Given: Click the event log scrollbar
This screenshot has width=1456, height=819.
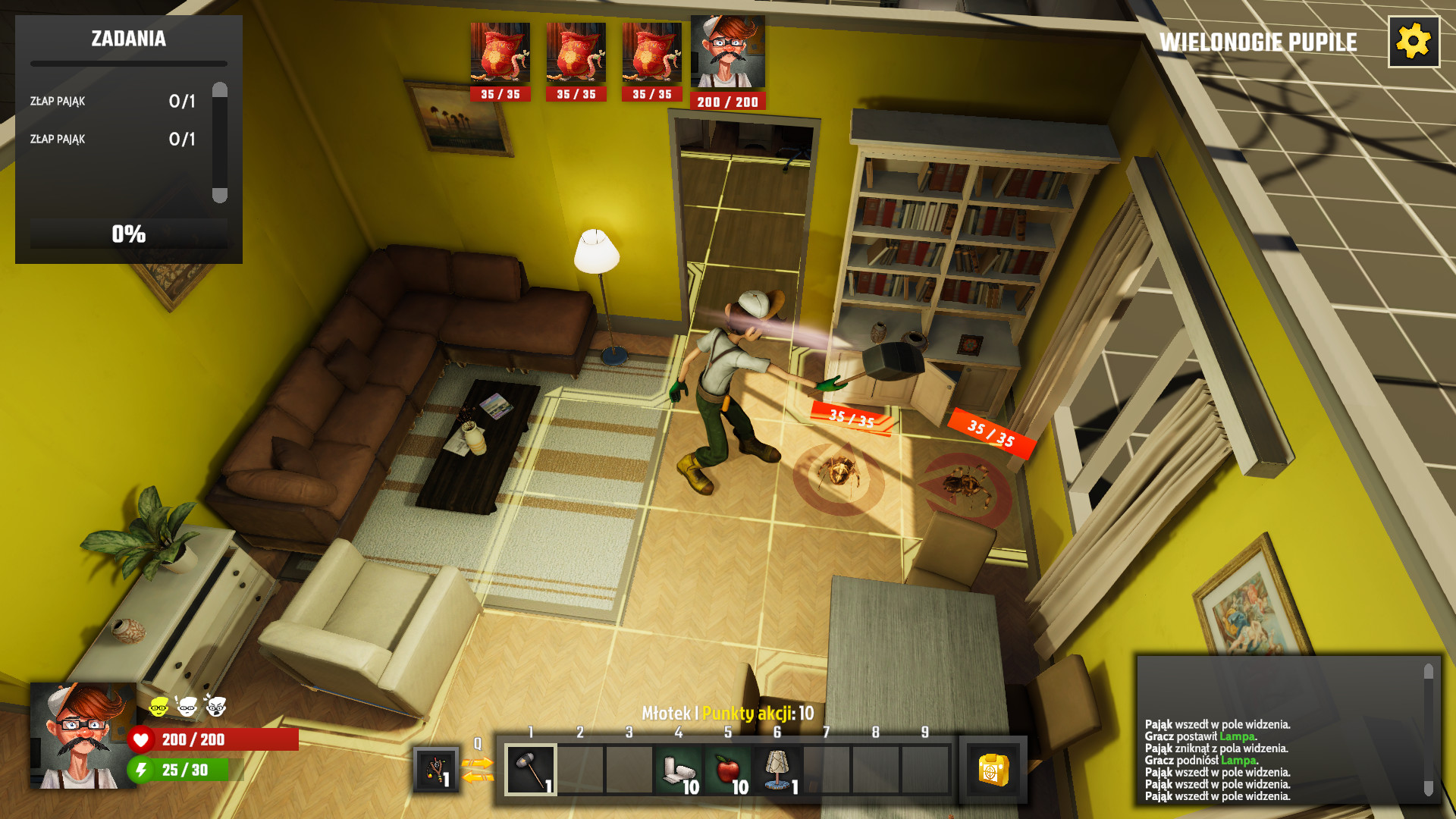Looking at the screenshot, I should coord(1429,730).
